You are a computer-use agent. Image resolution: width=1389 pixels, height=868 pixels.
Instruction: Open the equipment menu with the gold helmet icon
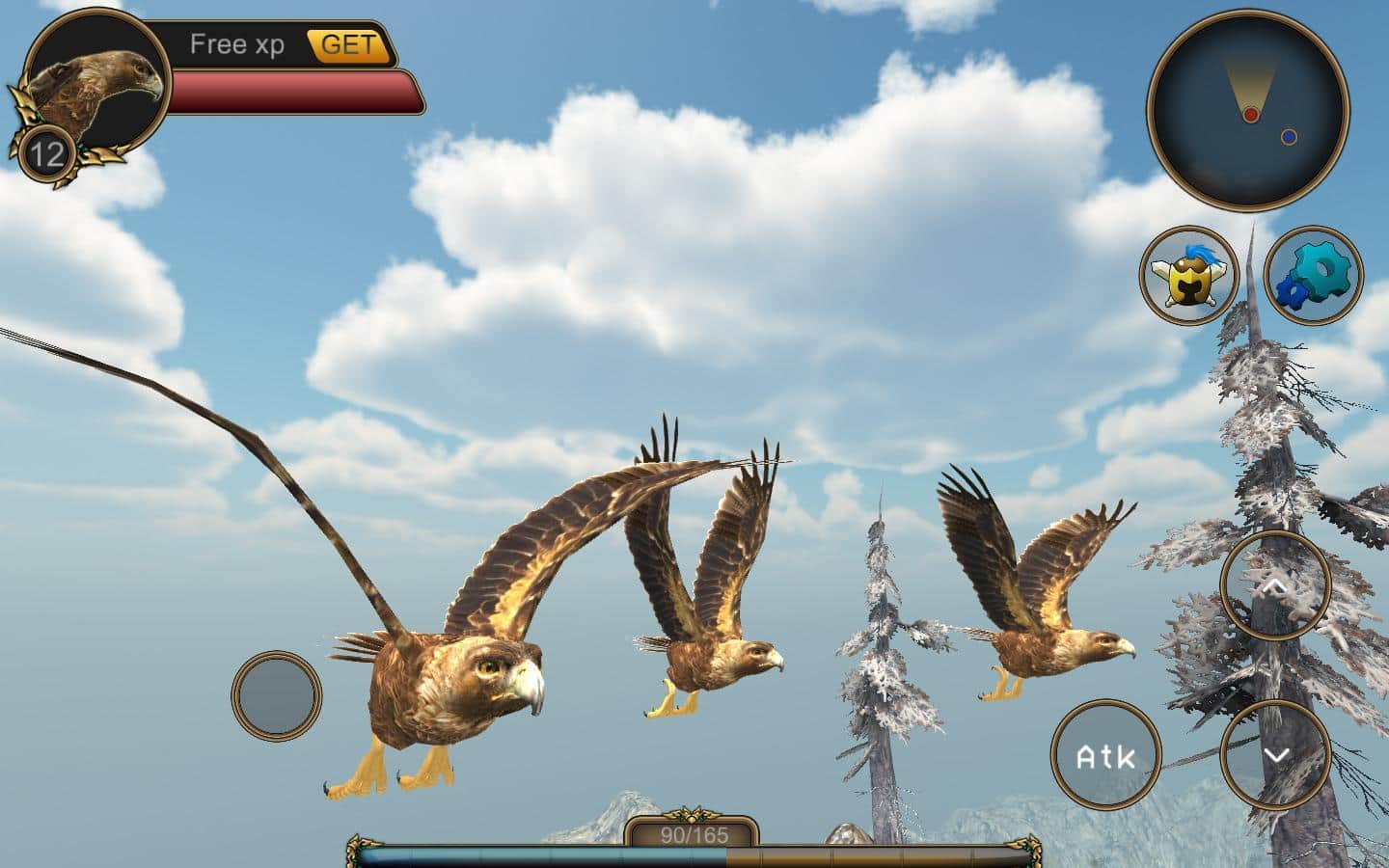(1189, 277)
